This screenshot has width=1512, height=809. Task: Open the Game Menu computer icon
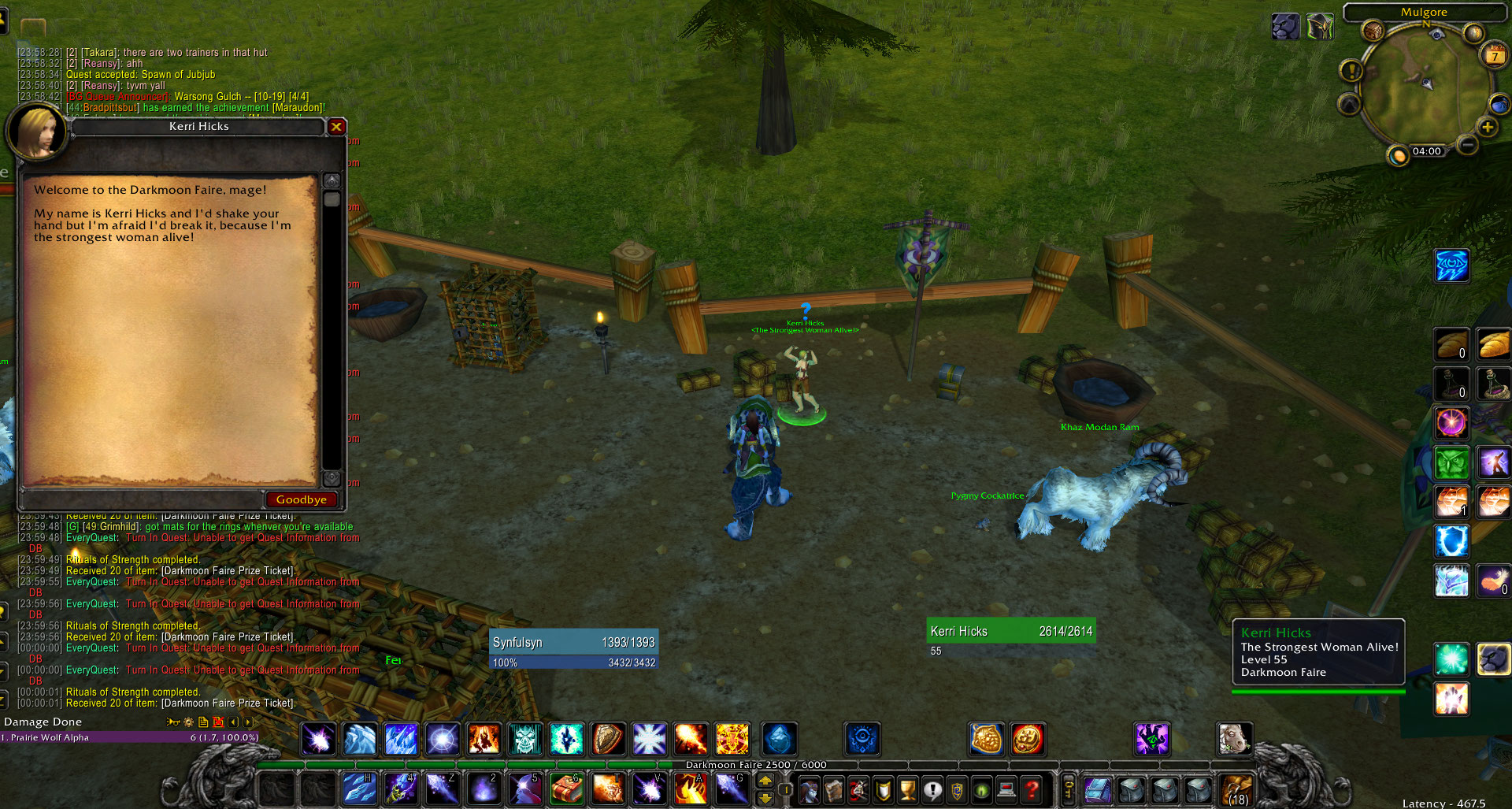click(1007, 789)
